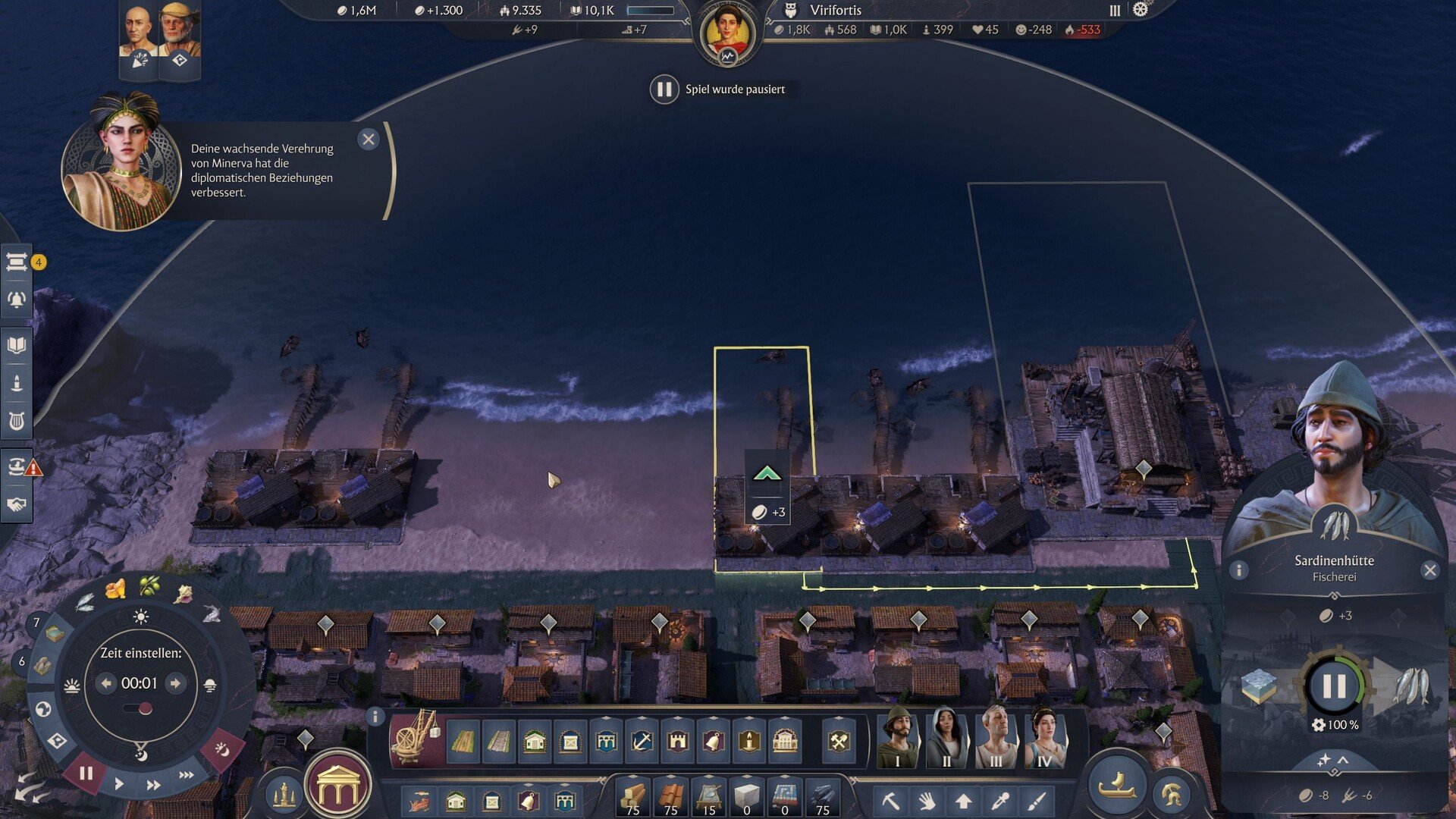Image resolution: width=1456 pixels, height=819 pixels.
Task: Activate the pickaxe demolish tool
Action: pos(890,801)
